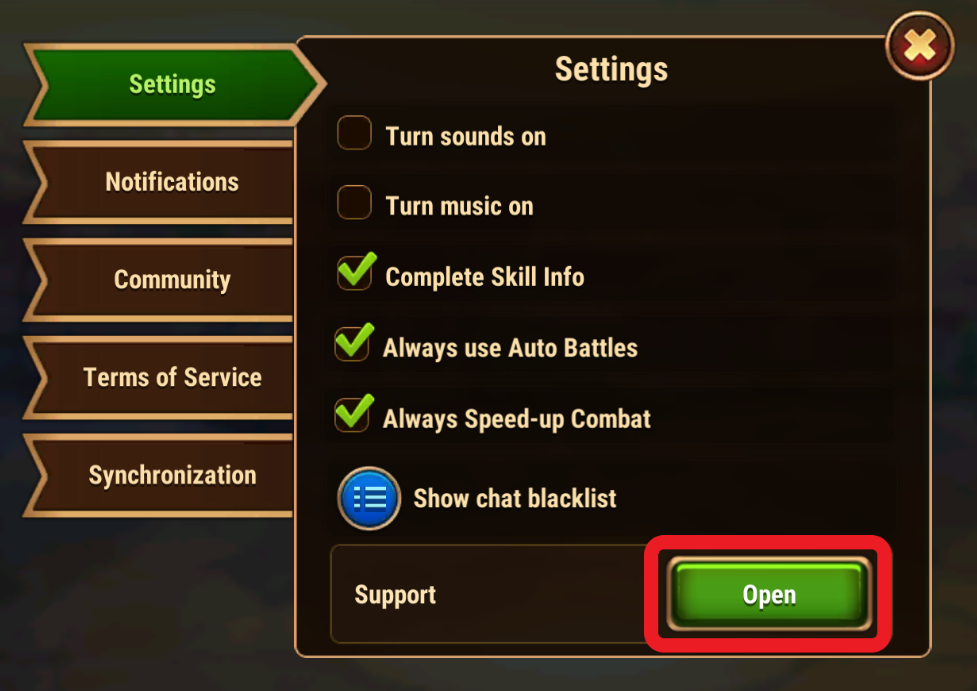Screen dimensions: 977x691
Task: Open Support with the green button
Action: click(x=768, y=595)
